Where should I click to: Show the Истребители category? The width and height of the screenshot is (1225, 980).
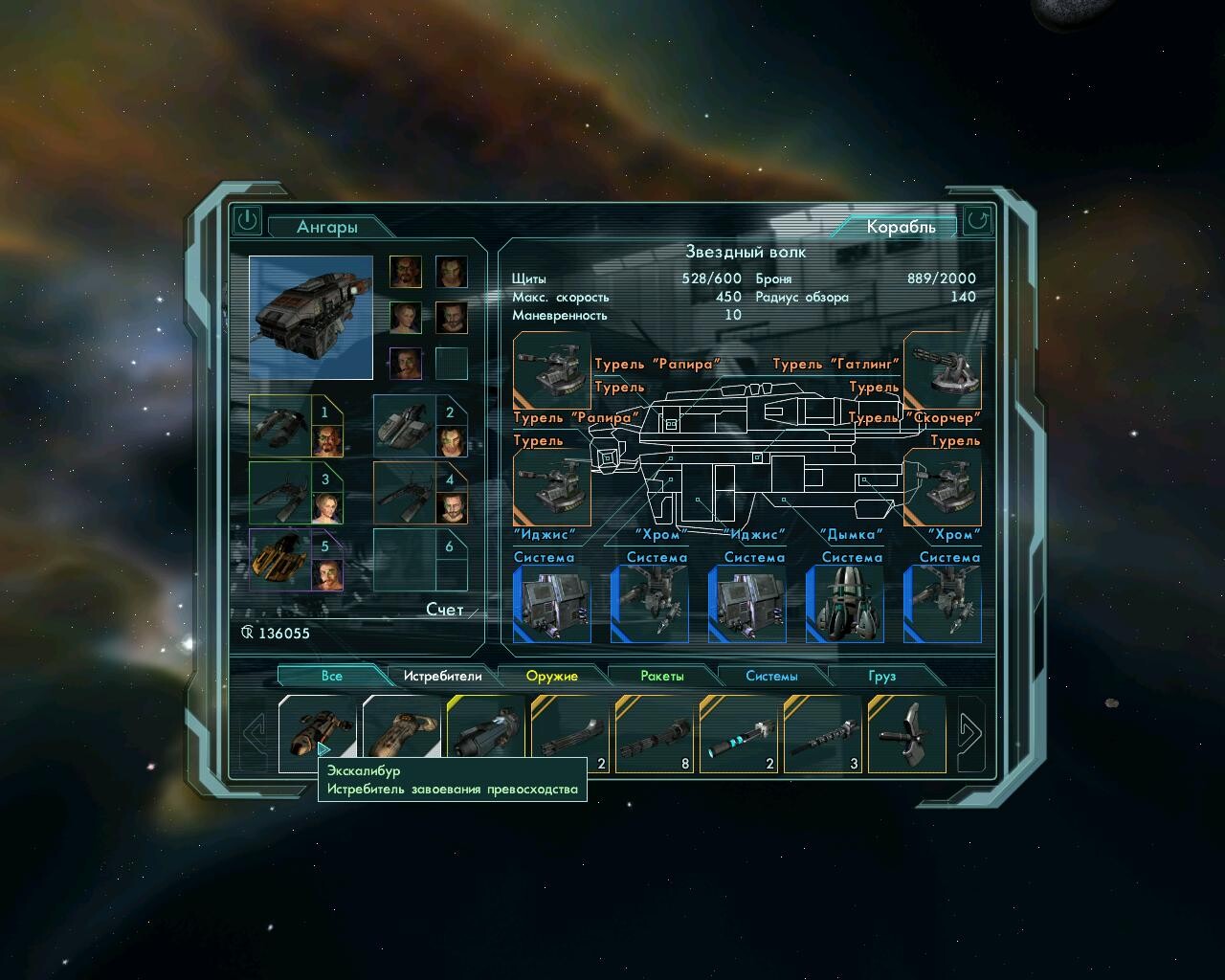(442, 676)
